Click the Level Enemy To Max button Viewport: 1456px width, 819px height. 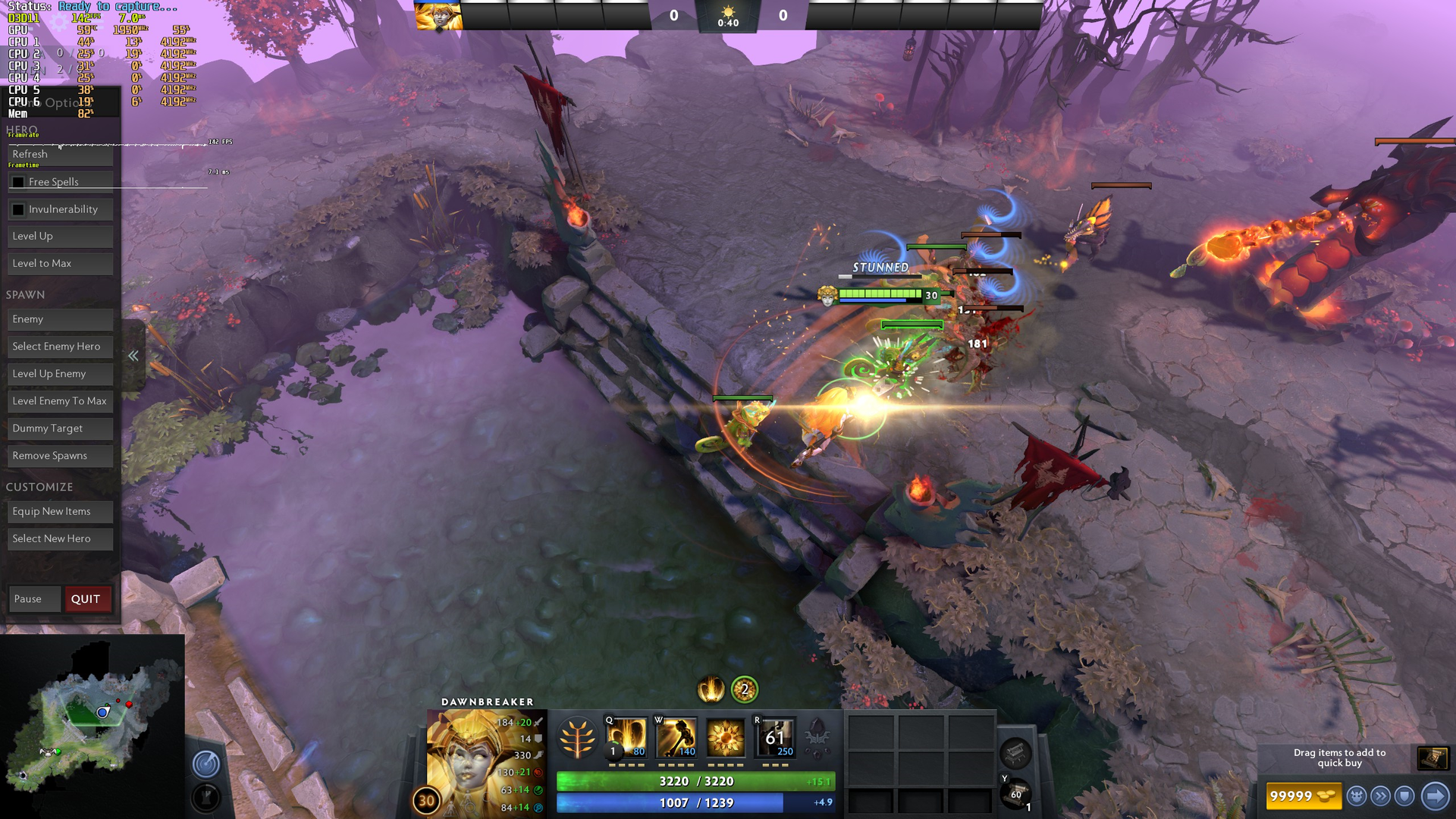pyautogui.click(x=60, y=401)
